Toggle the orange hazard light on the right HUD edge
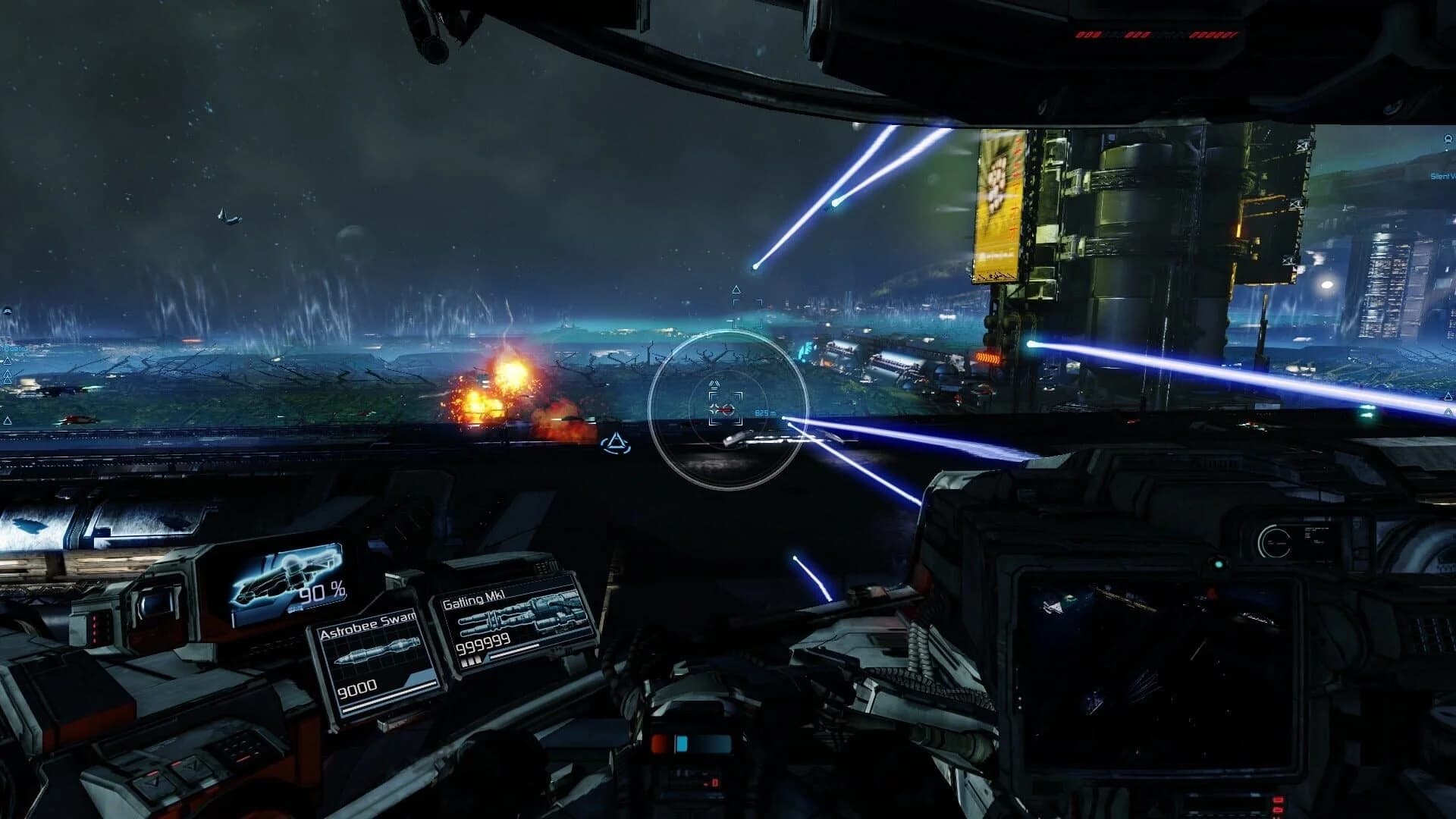Viewport: 1456px width, 819px height. [x=988, y=356]
